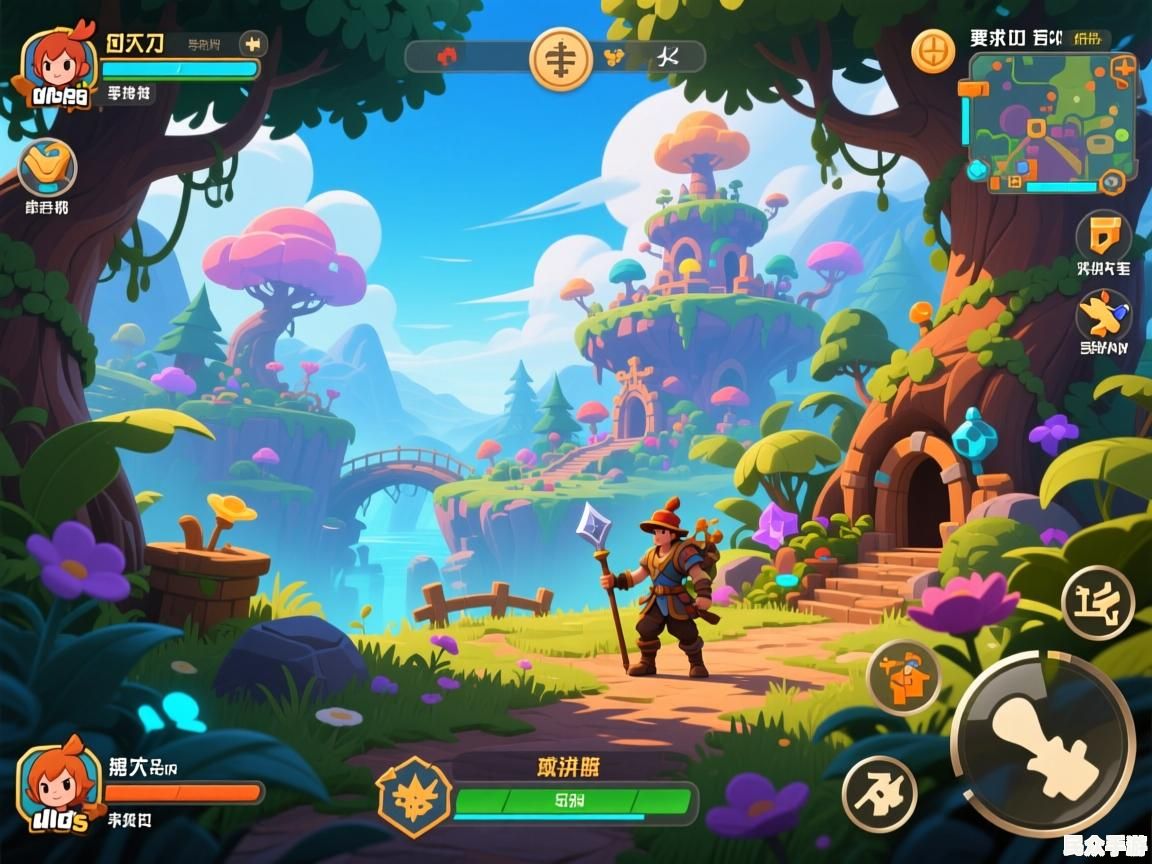1152x864 pixels.
Task: Open the yellow helmet icon on the left
Action: pyautogui.click(x=47, y=167)
